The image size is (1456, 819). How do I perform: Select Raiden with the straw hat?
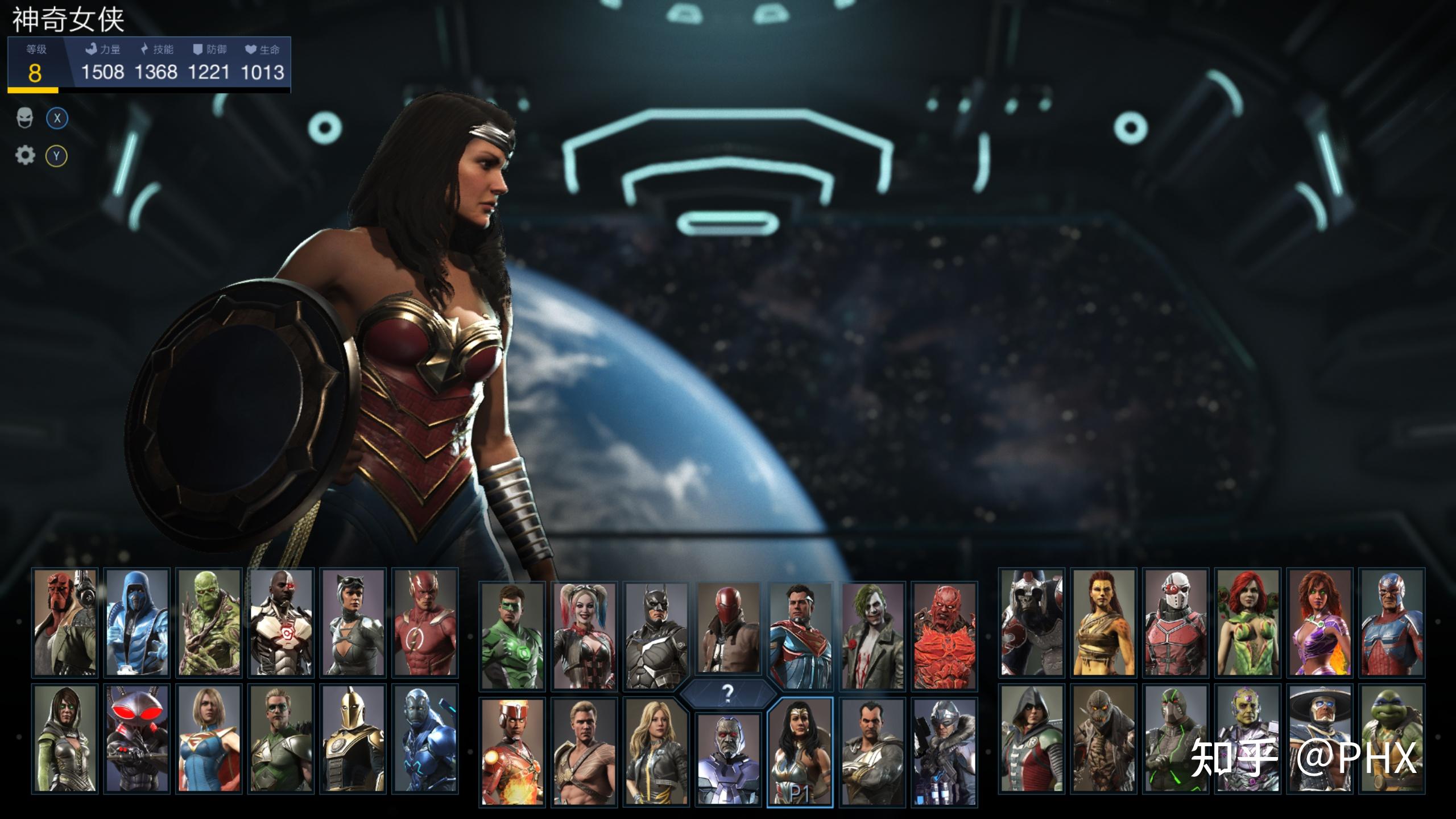pyautogui.click(x=1319, y=738)
